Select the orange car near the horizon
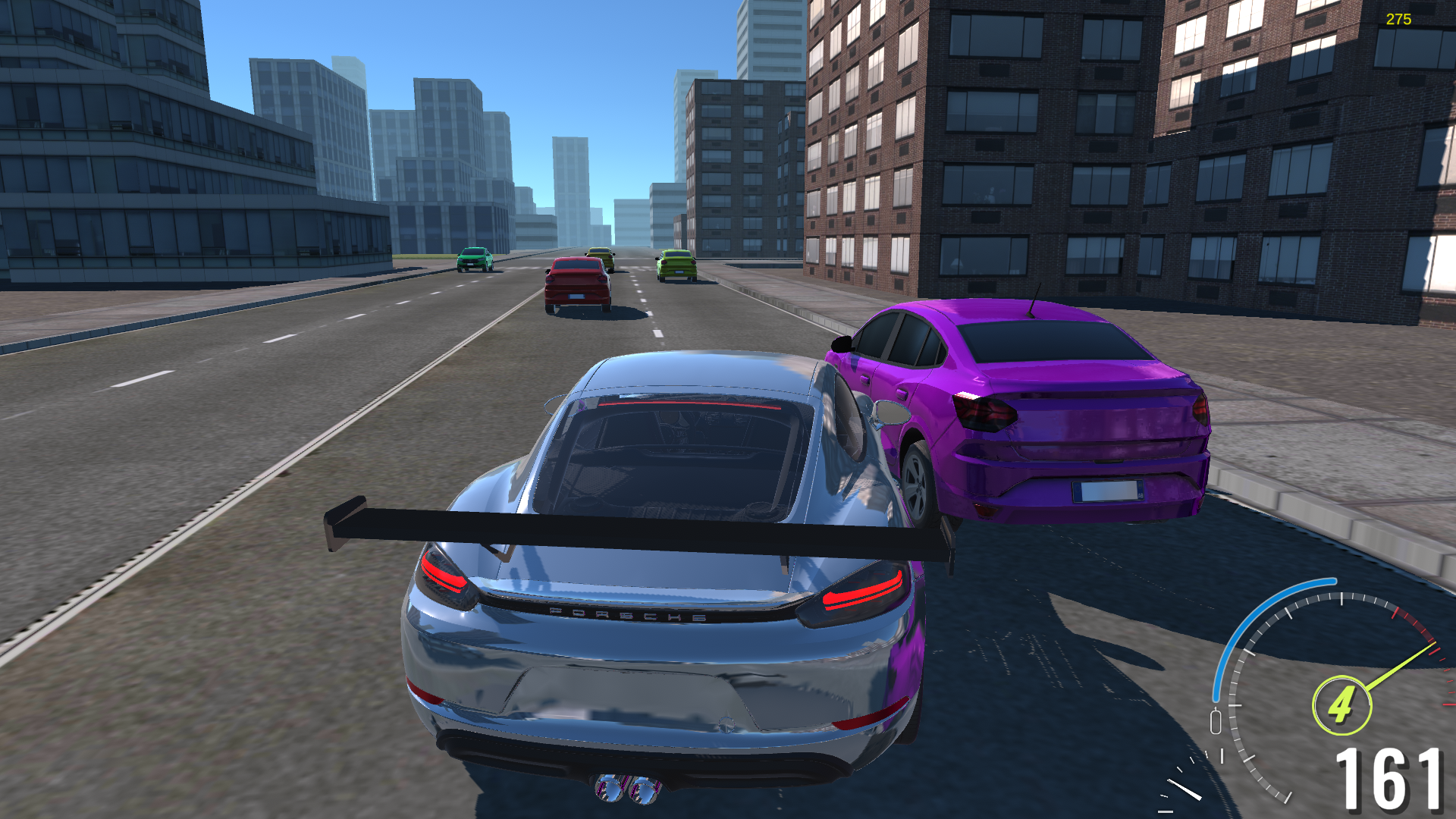The width and height of the screenshot is (1456, 819). [601, 258]
